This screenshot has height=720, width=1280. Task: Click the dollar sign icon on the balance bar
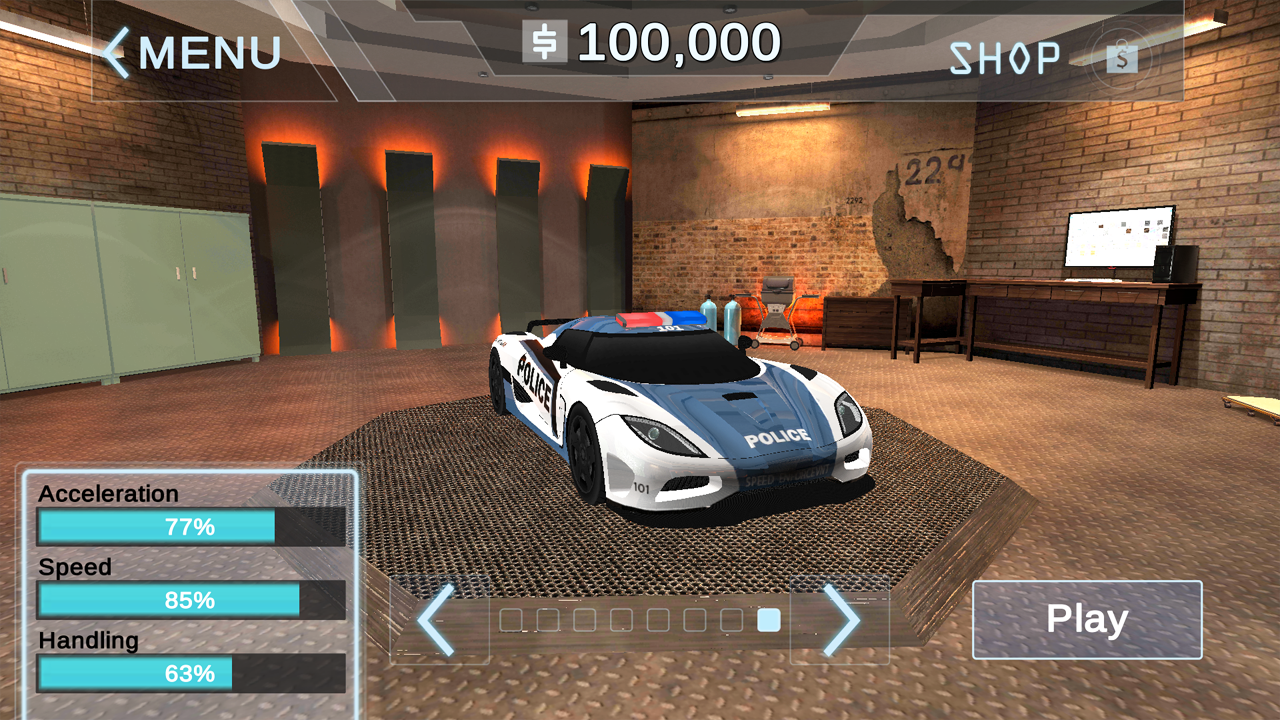pos(546,40)
